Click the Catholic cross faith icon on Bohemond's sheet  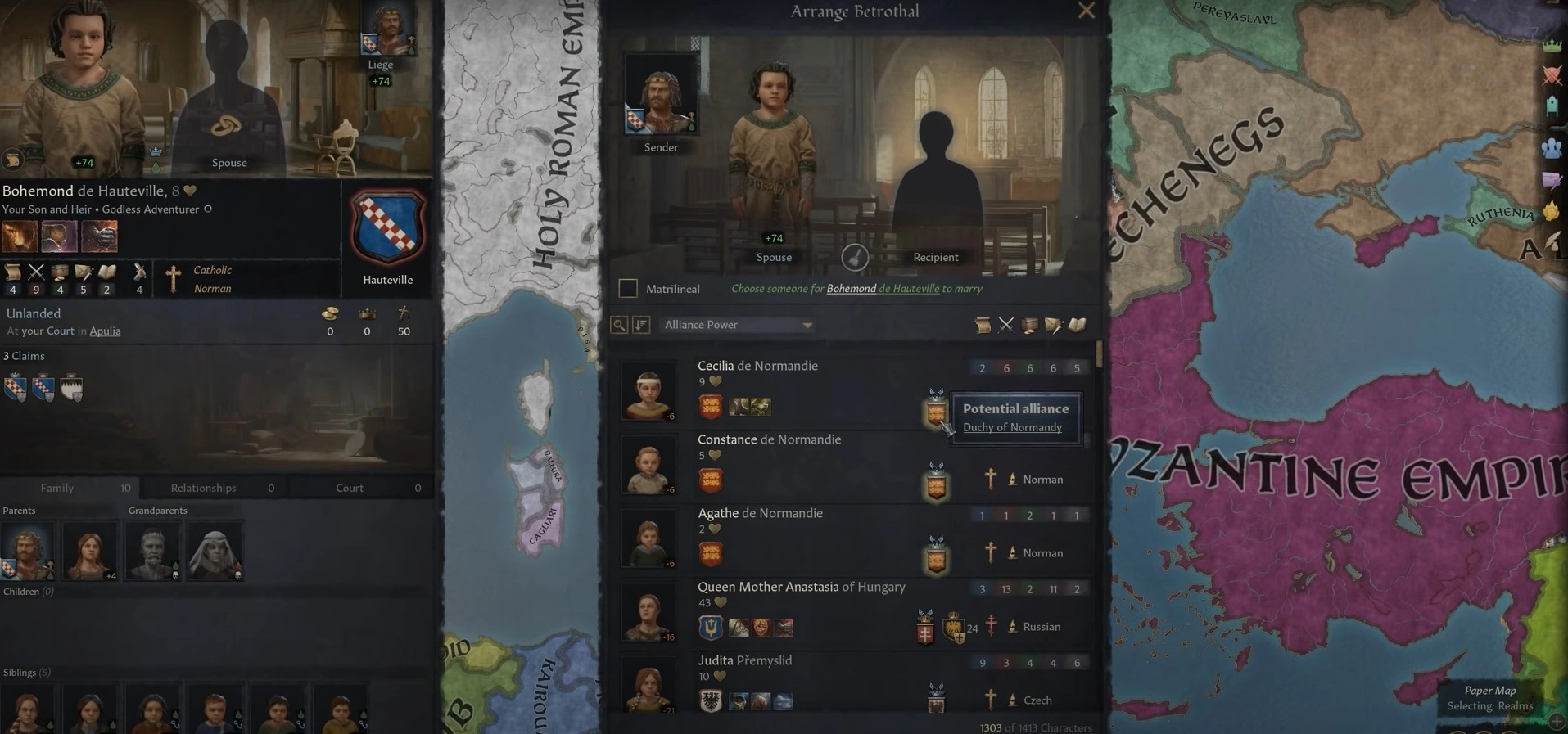(x=172, y=278)
